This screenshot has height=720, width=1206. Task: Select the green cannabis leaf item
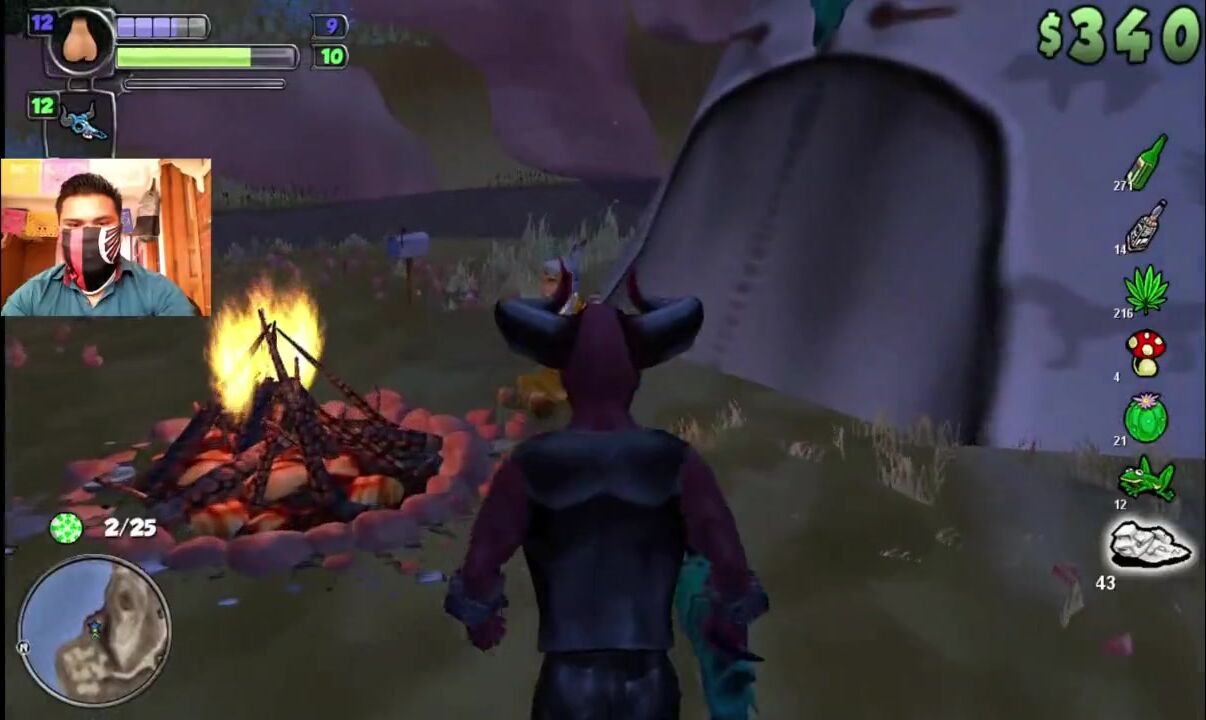click(x=1146, y=291)
